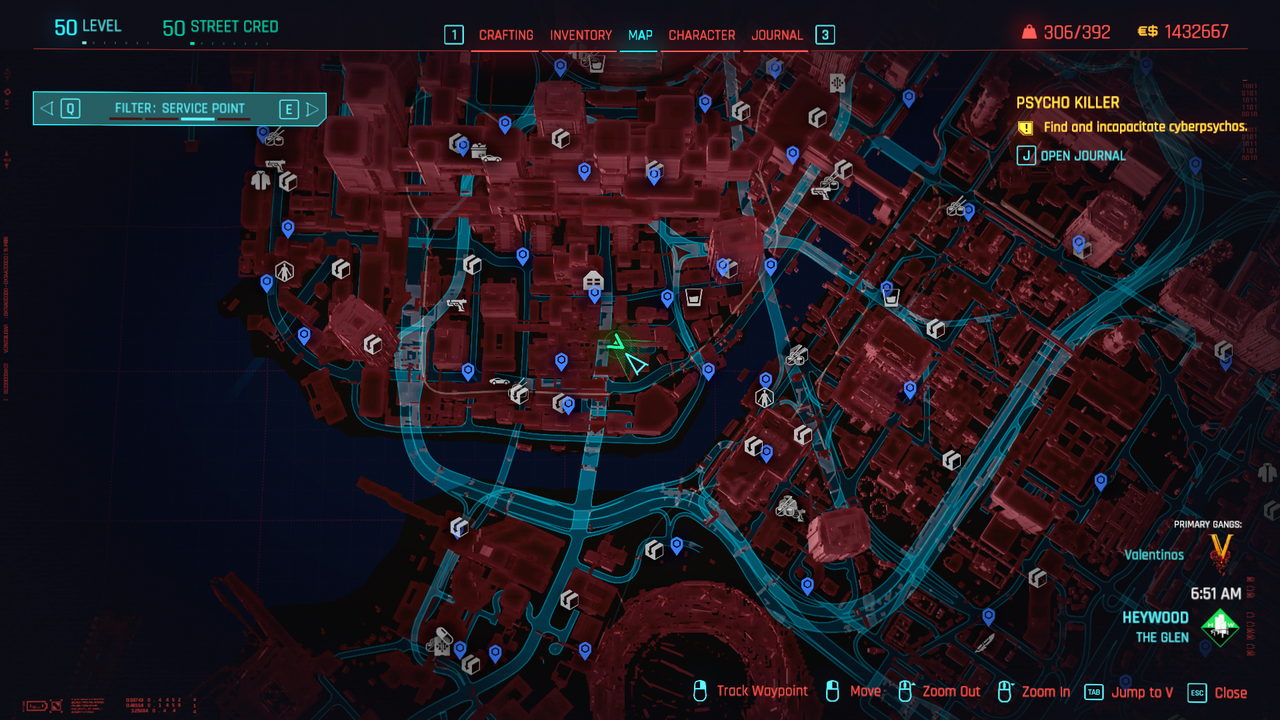Click the netrunner chip marker
The width and height of the screenshot is (1280, 720).
tap(837, 82)
